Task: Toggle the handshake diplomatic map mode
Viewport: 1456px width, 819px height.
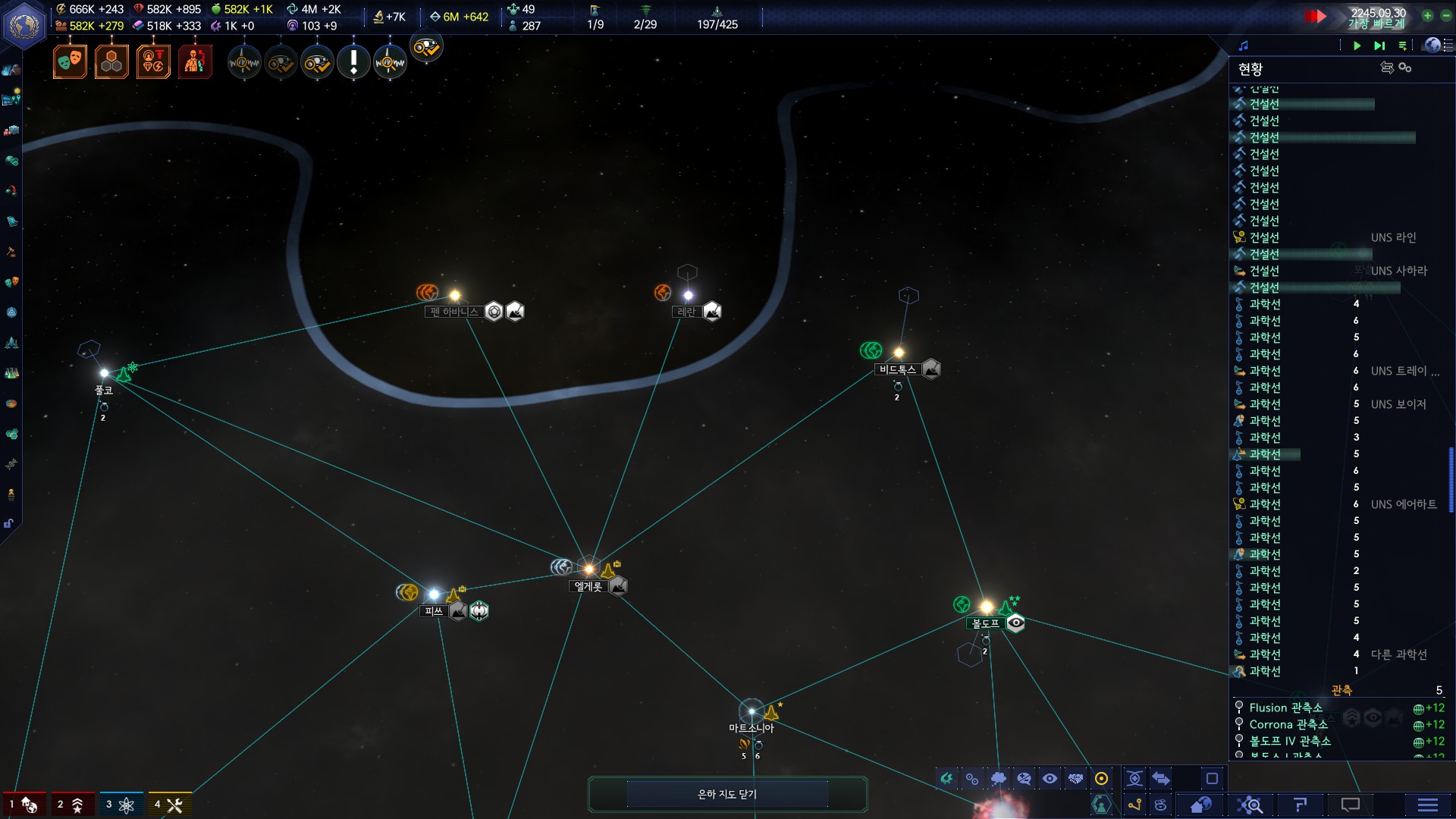Action: pos(1075,779)
